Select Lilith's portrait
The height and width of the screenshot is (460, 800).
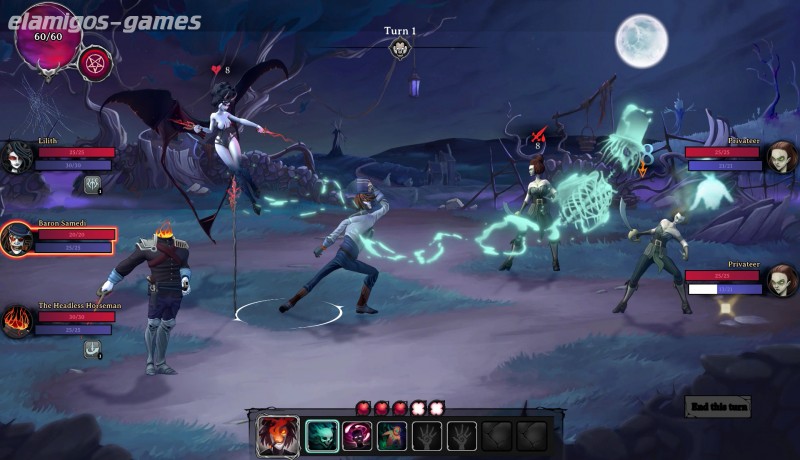(17, 157)
